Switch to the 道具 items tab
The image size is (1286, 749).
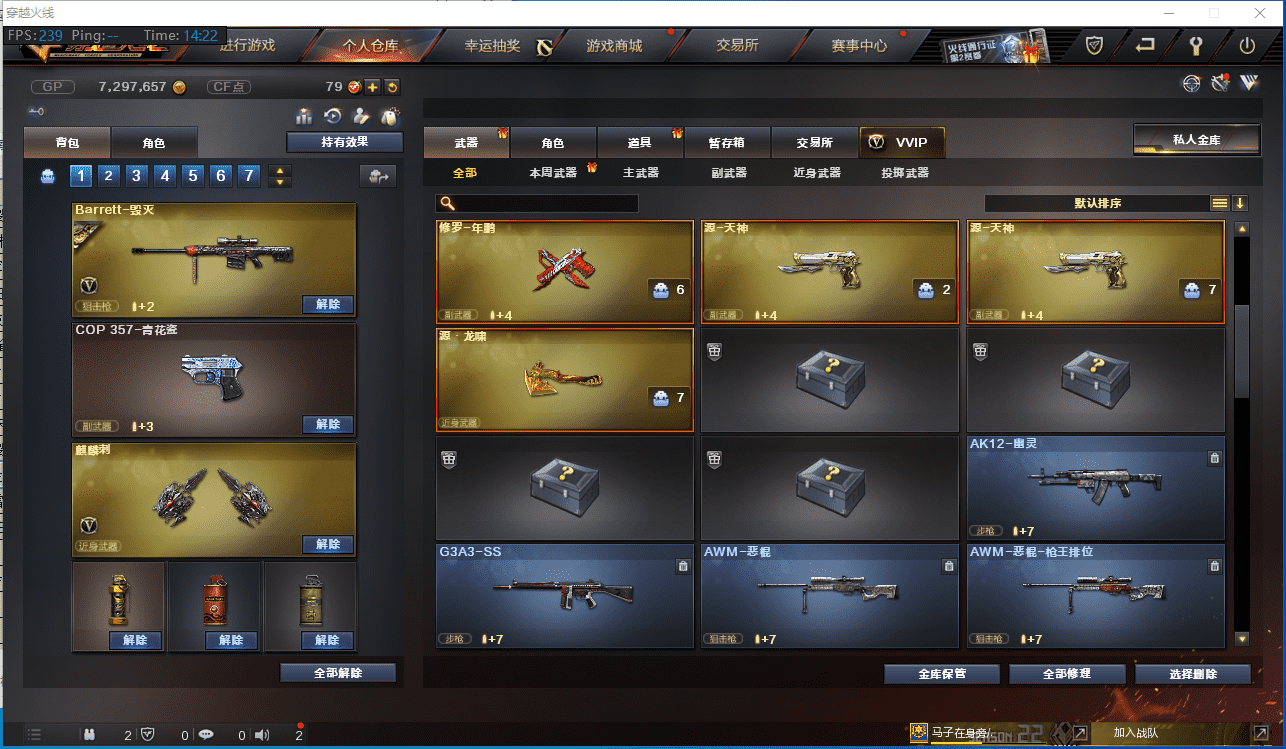click(x=640, y=143)
